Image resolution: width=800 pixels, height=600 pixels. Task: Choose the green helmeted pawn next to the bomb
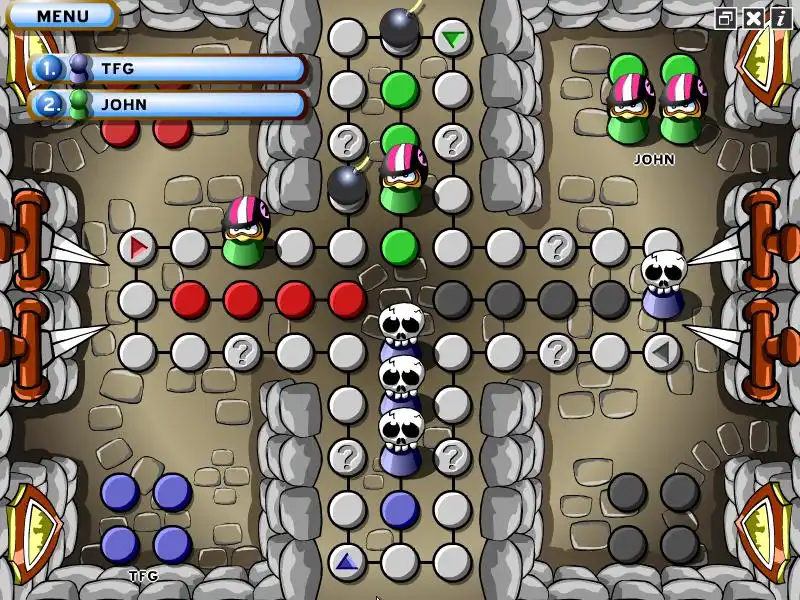pos(402,178)
